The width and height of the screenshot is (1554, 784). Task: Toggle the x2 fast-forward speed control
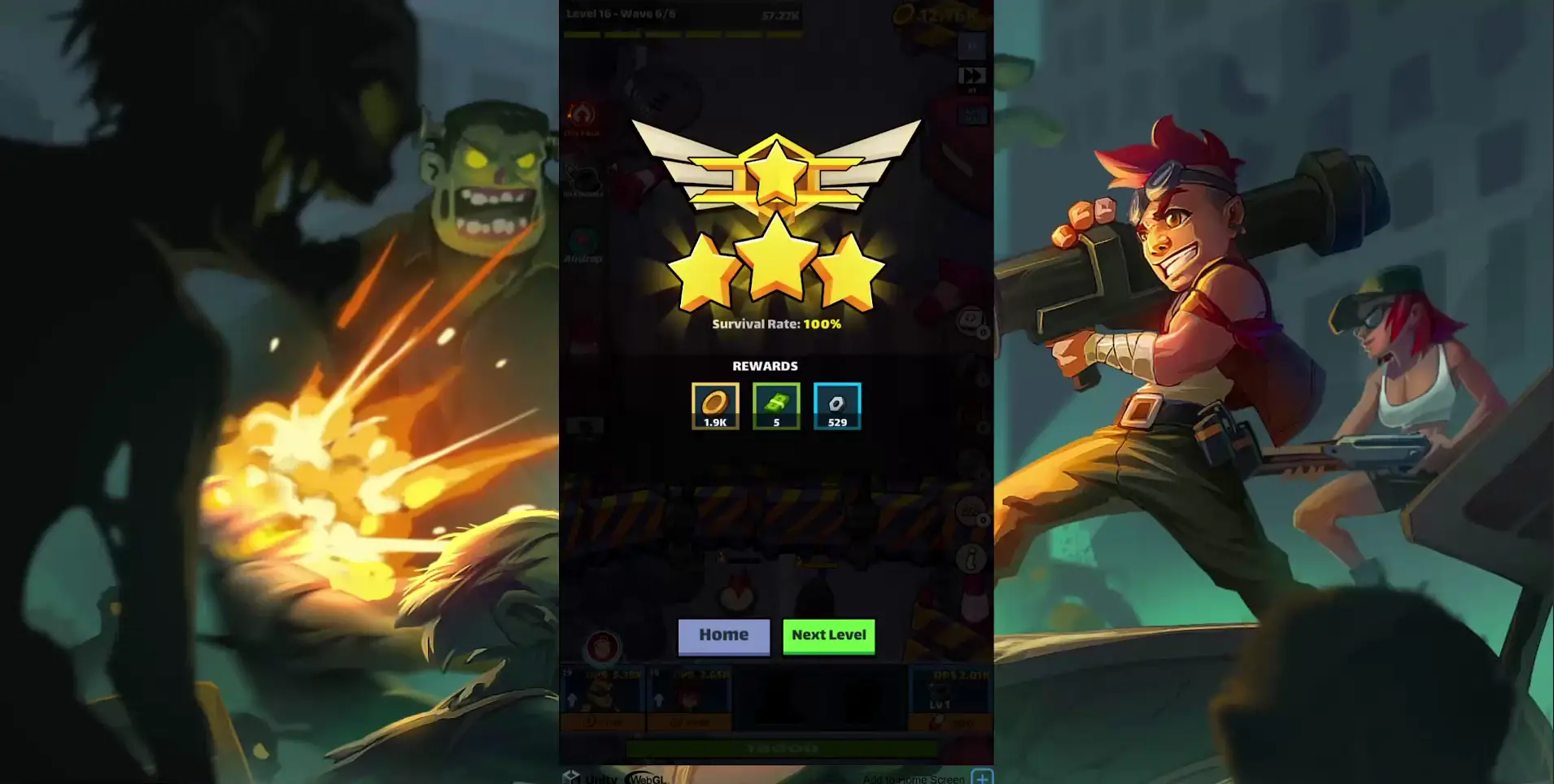pos(972,76)
